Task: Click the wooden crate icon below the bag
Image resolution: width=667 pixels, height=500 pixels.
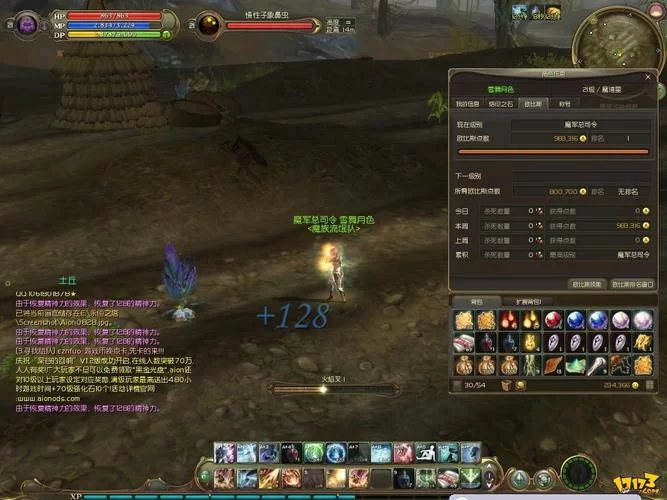Action: pyautogui.click(x=507, y=384)
